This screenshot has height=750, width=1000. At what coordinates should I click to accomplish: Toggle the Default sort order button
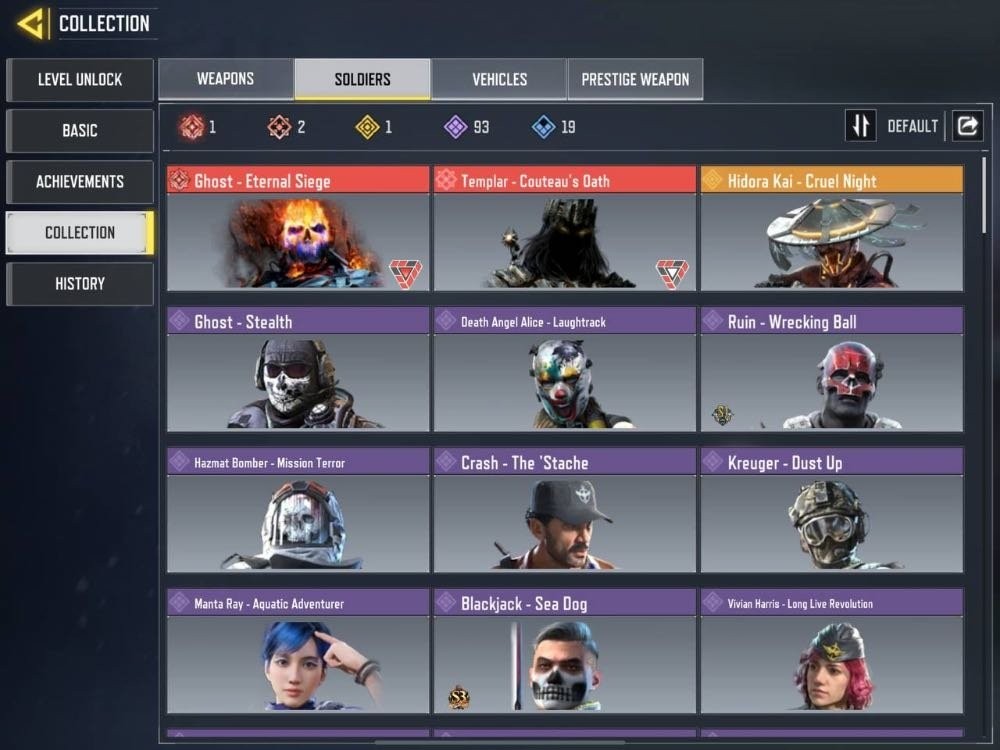coord(861,126)
